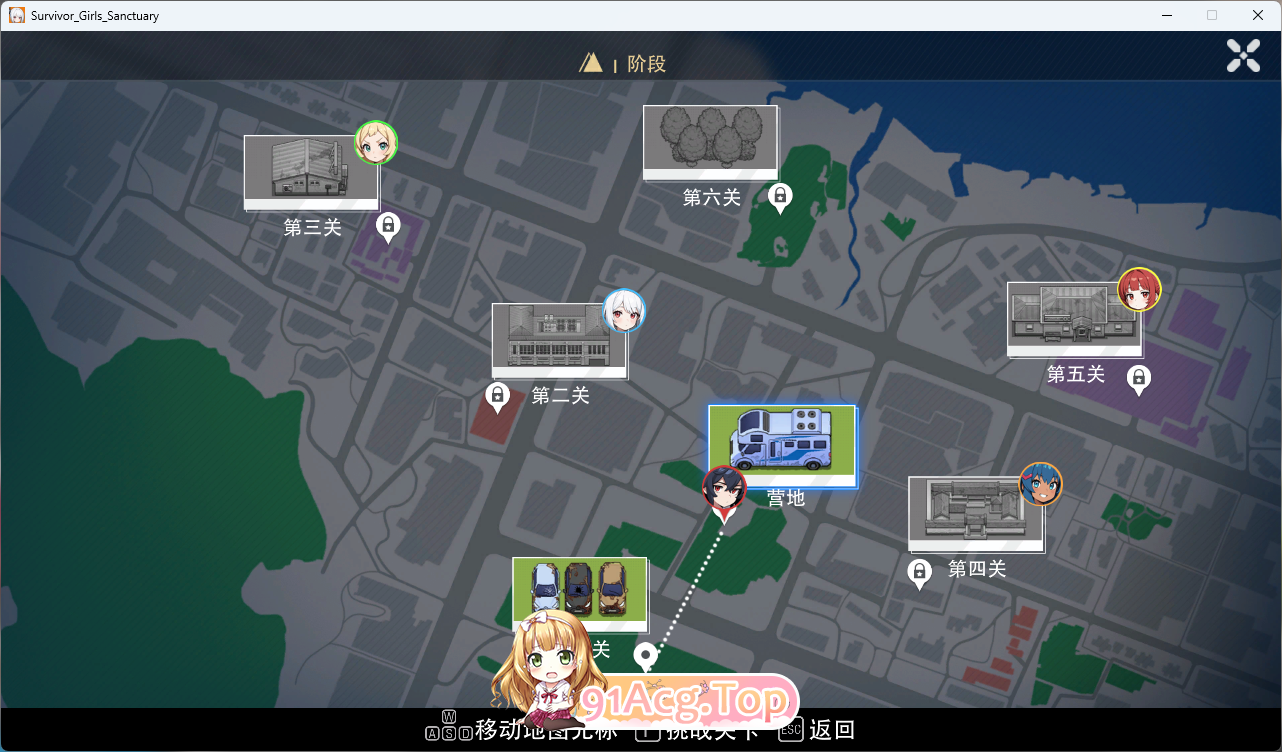
Task: Select the red-haired girl avatar on 第五关
Action: click(x=1140, y=289)
